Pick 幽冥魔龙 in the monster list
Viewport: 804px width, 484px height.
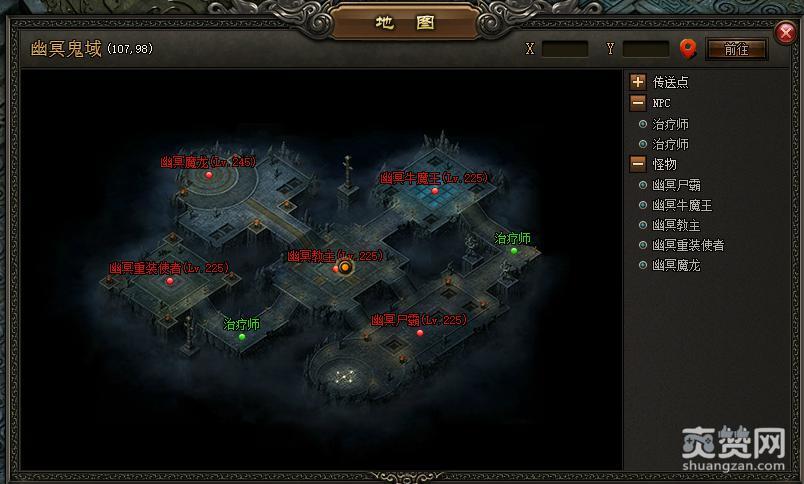pyautogui.click(x=676, y=265)
